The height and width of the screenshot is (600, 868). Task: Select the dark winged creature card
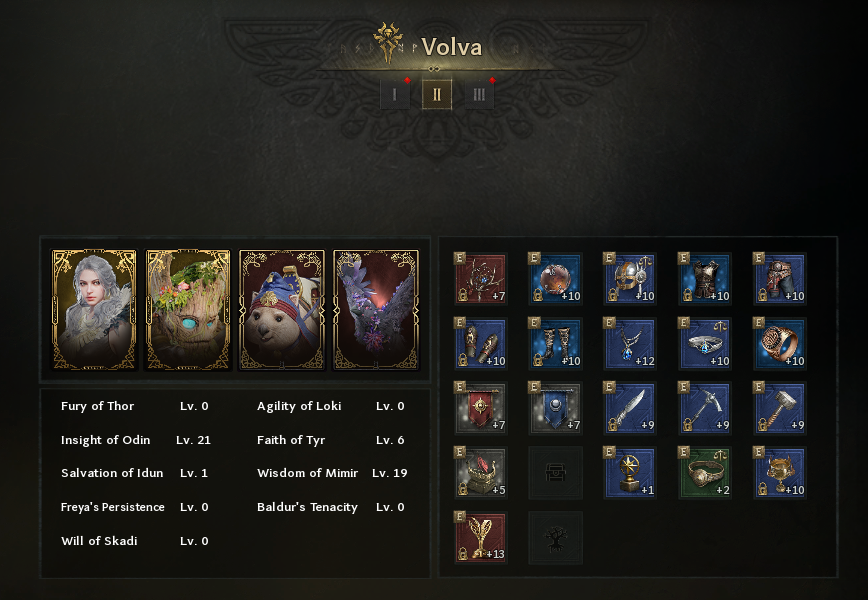(x=376, y=309)
